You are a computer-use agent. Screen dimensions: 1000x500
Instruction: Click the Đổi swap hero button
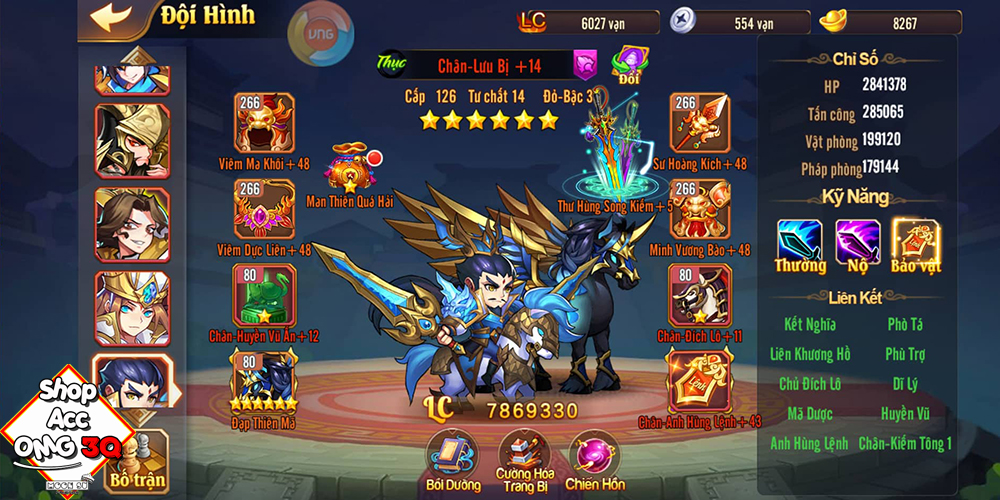point(629,64)
